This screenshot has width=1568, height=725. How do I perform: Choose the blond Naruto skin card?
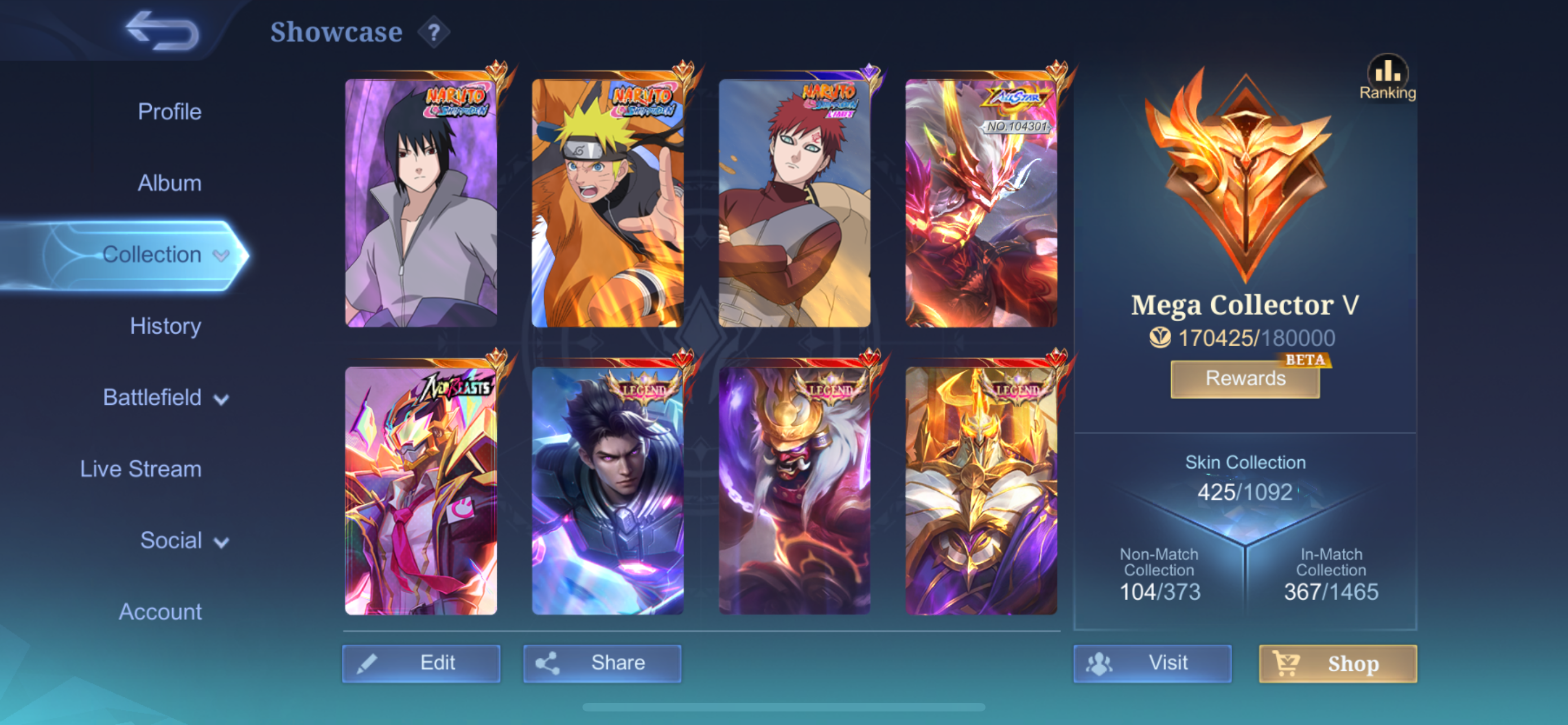pos(607,203)
